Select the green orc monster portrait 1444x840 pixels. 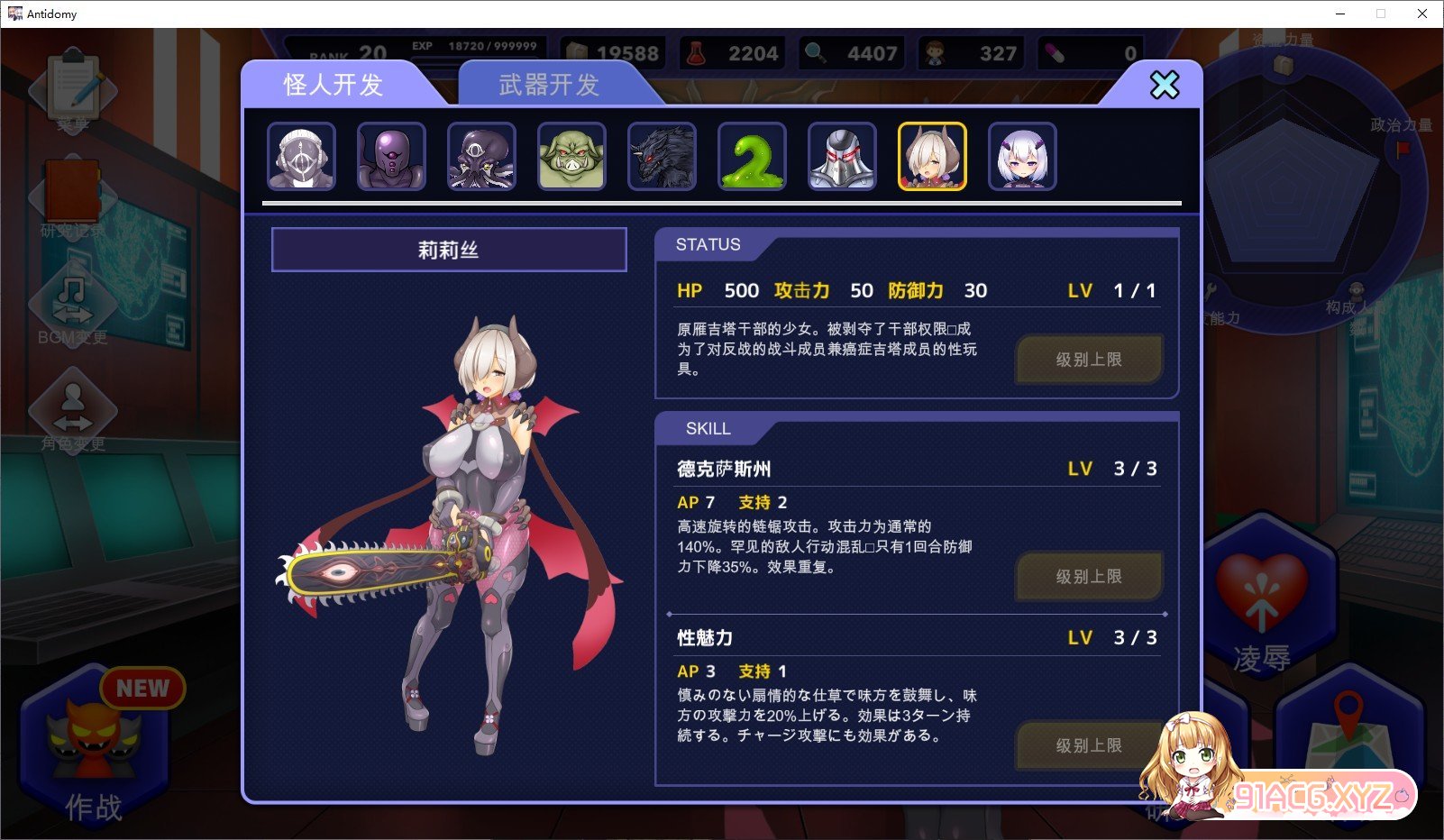[x=571, y=157]
